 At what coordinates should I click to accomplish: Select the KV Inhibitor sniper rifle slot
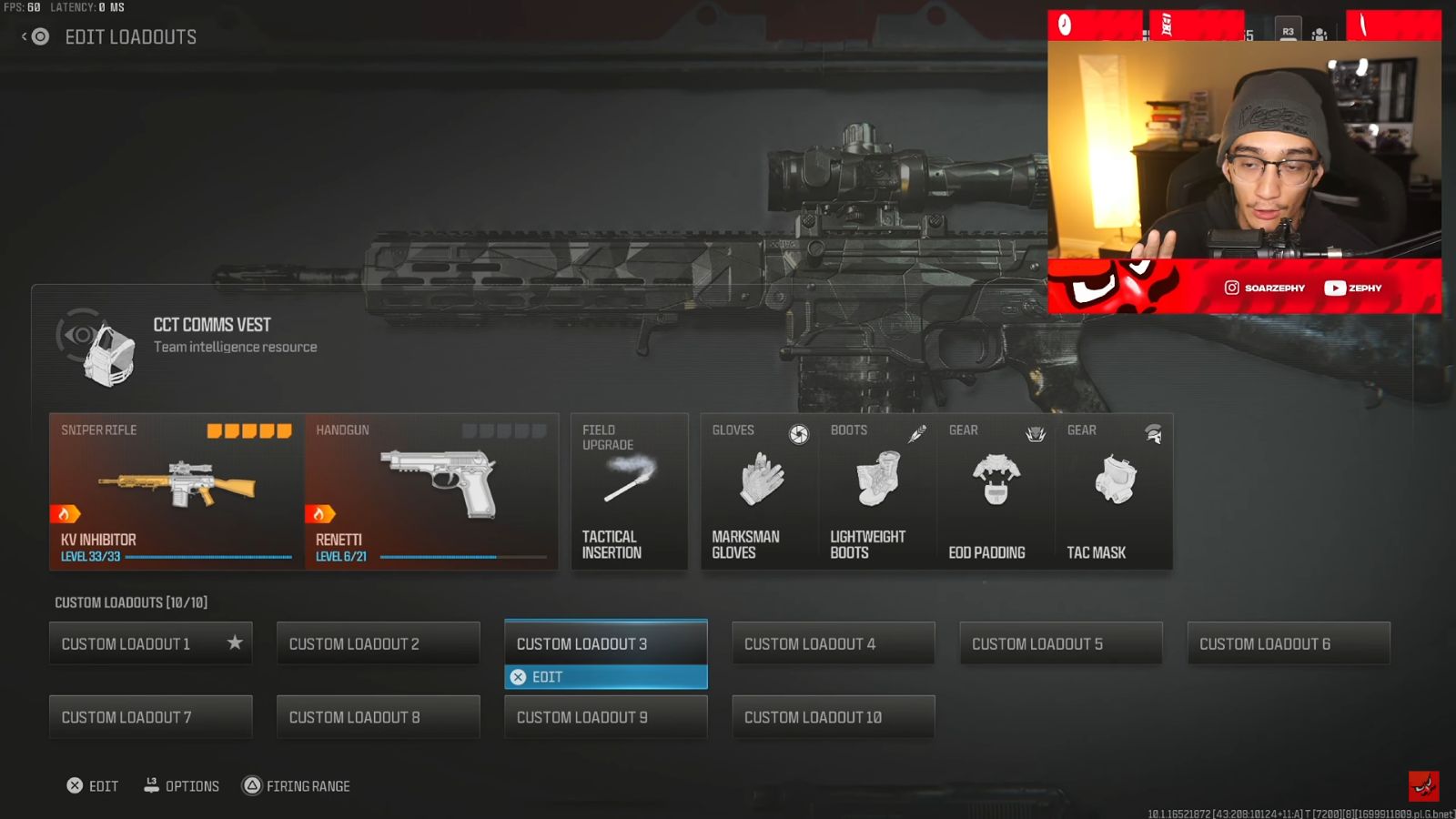coord(173,487)
